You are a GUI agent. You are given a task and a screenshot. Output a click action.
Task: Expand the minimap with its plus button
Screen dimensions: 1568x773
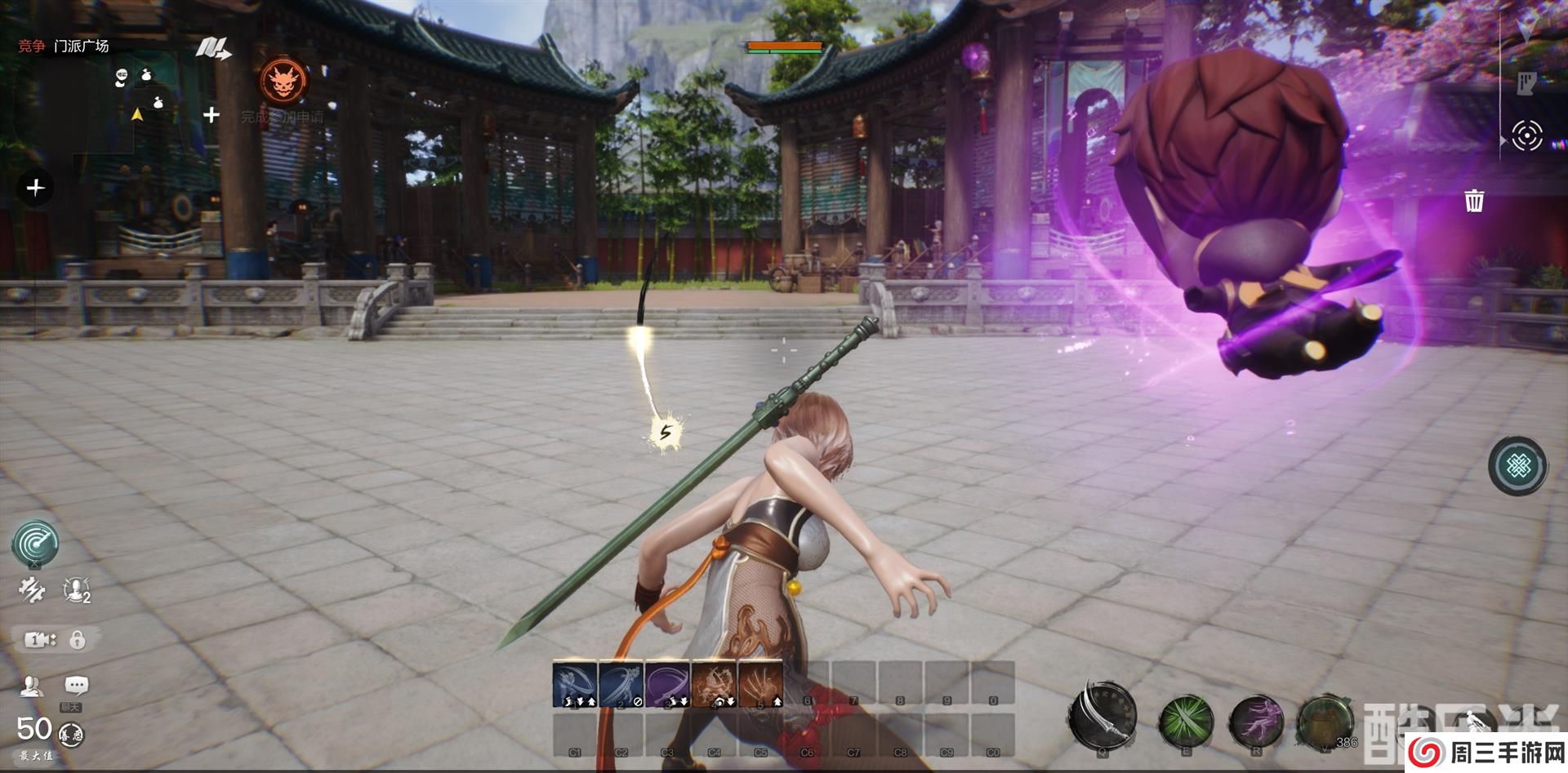[211, 115]
